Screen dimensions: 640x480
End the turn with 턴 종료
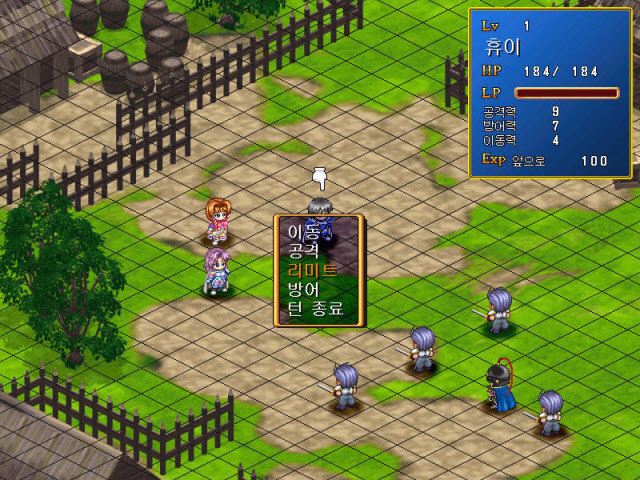[315, 309]
